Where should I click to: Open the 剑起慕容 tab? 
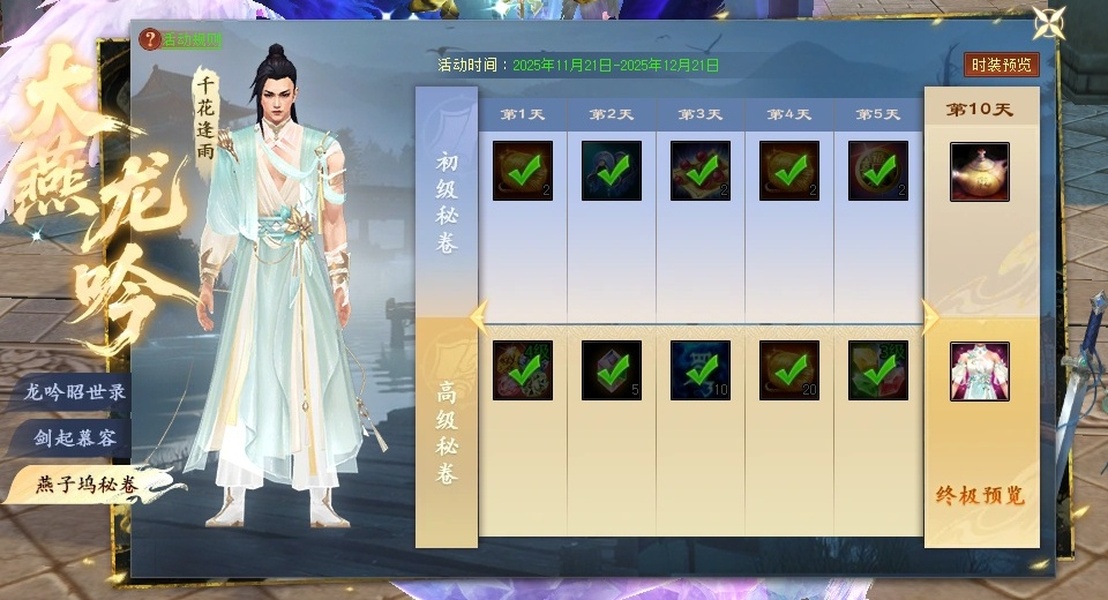76,438
